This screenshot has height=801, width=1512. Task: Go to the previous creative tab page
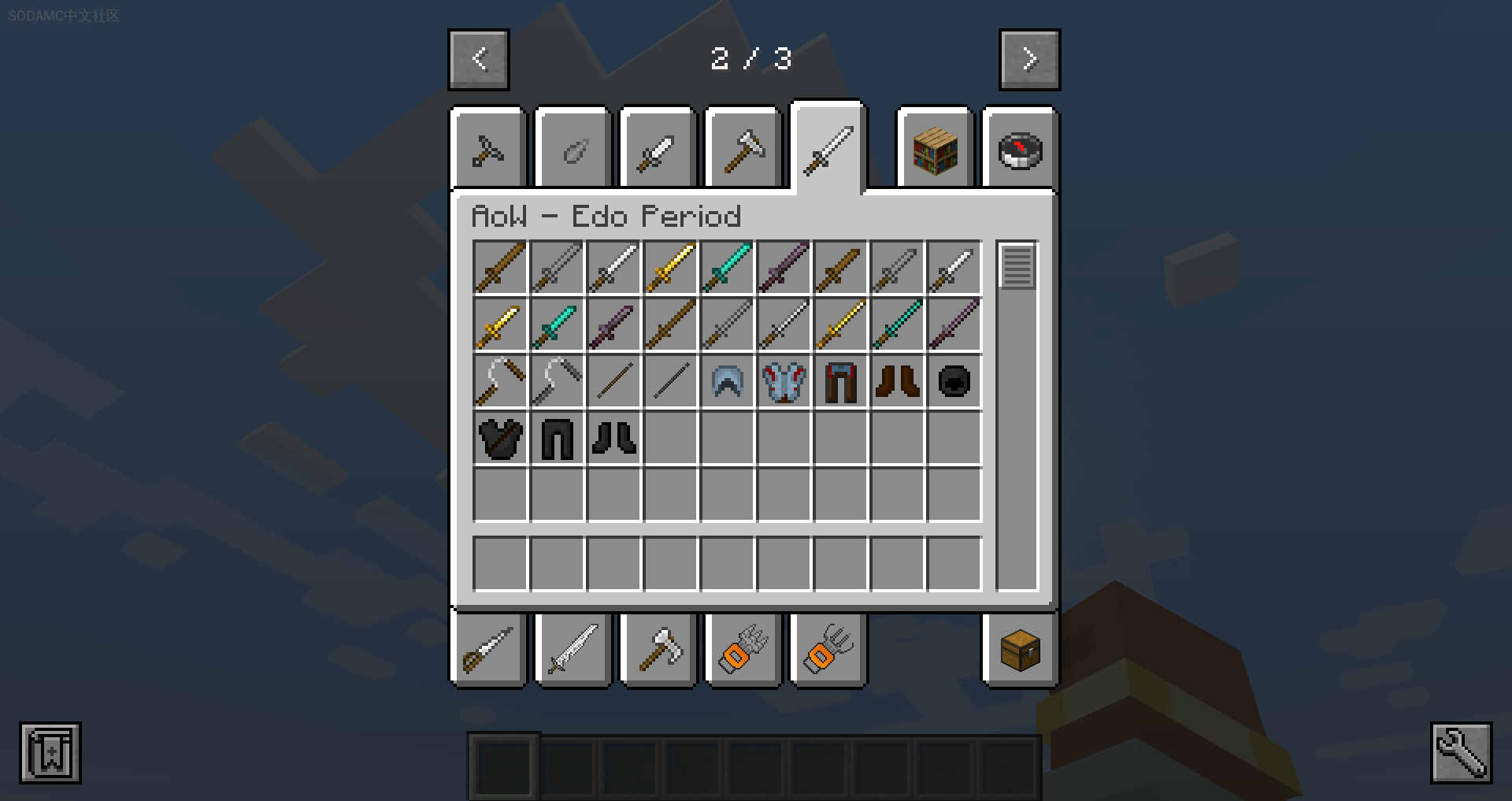coord(479,59)
